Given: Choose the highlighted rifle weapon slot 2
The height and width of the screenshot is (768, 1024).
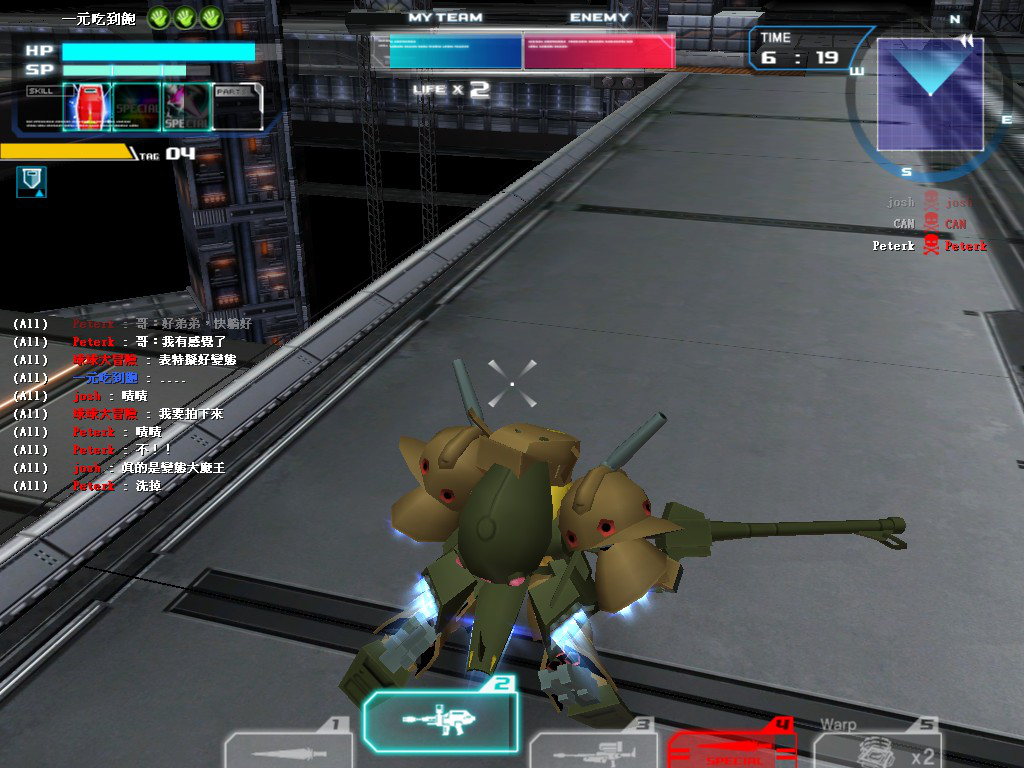Looking at the screenshot, I should 441,719.
